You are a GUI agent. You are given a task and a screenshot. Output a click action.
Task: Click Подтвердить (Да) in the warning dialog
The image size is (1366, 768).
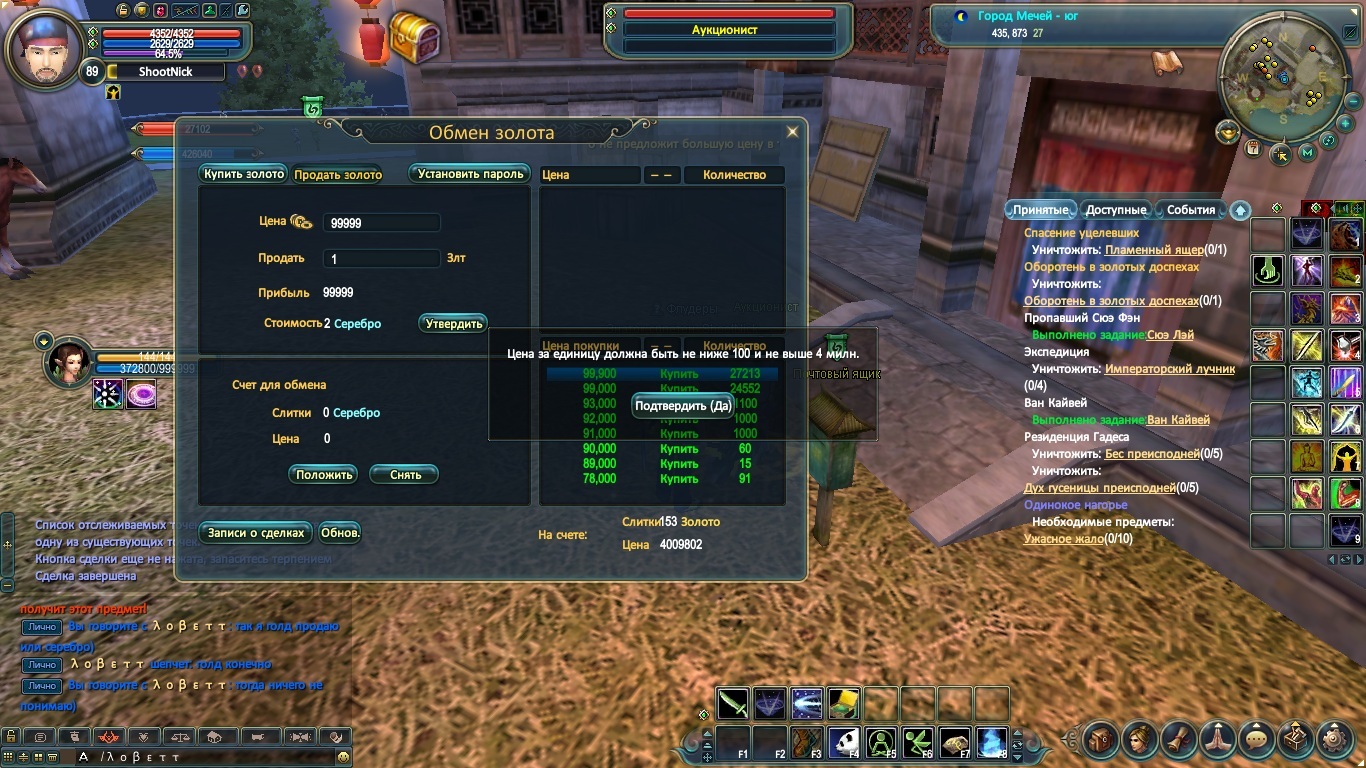click(x=684, y=406)
